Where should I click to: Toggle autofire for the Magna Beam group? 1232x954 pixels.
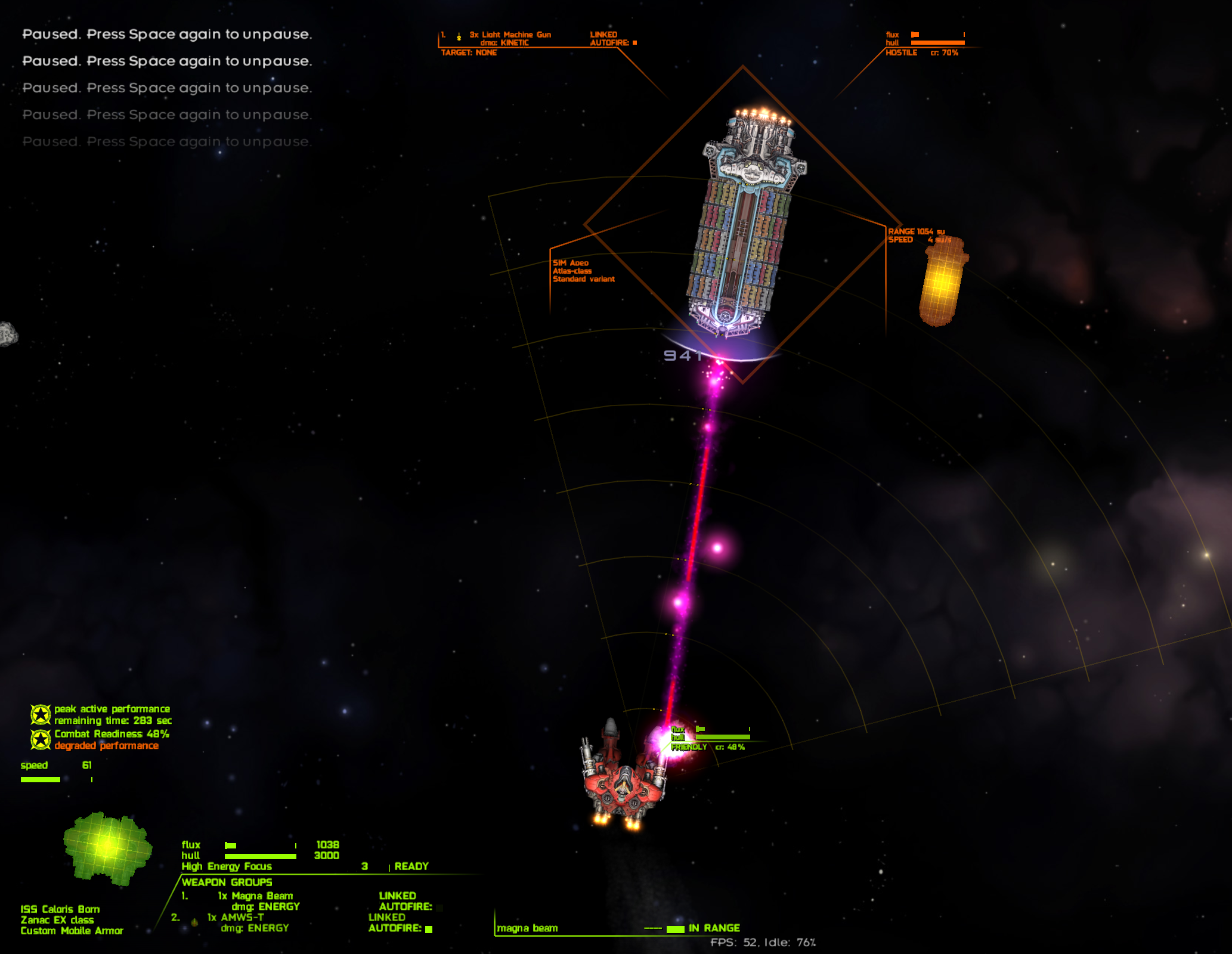coord(439,907)
